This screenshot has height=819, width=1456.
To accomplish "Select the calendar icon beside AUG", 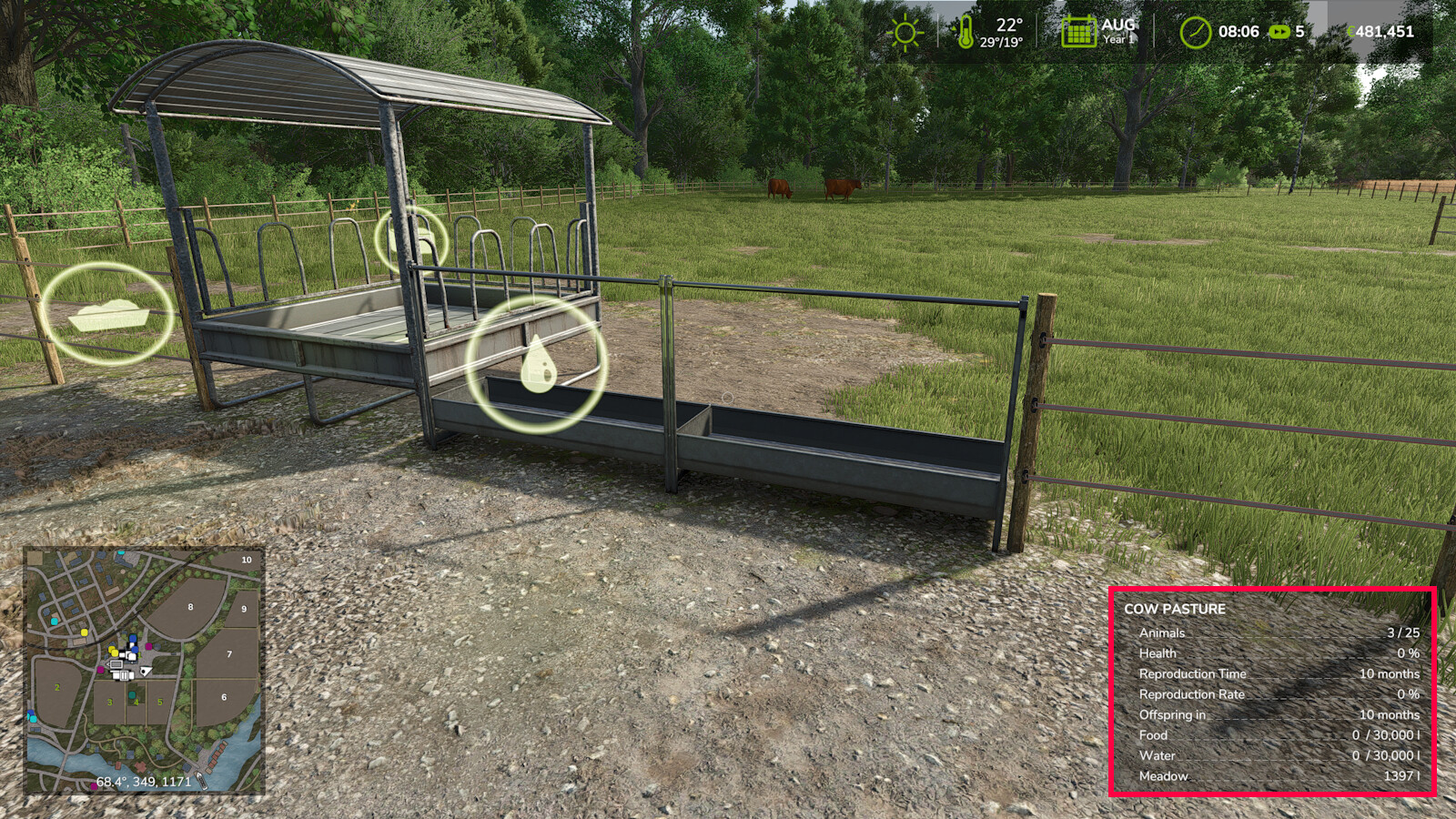I will pyautogui.click(x=1078, y=32).
